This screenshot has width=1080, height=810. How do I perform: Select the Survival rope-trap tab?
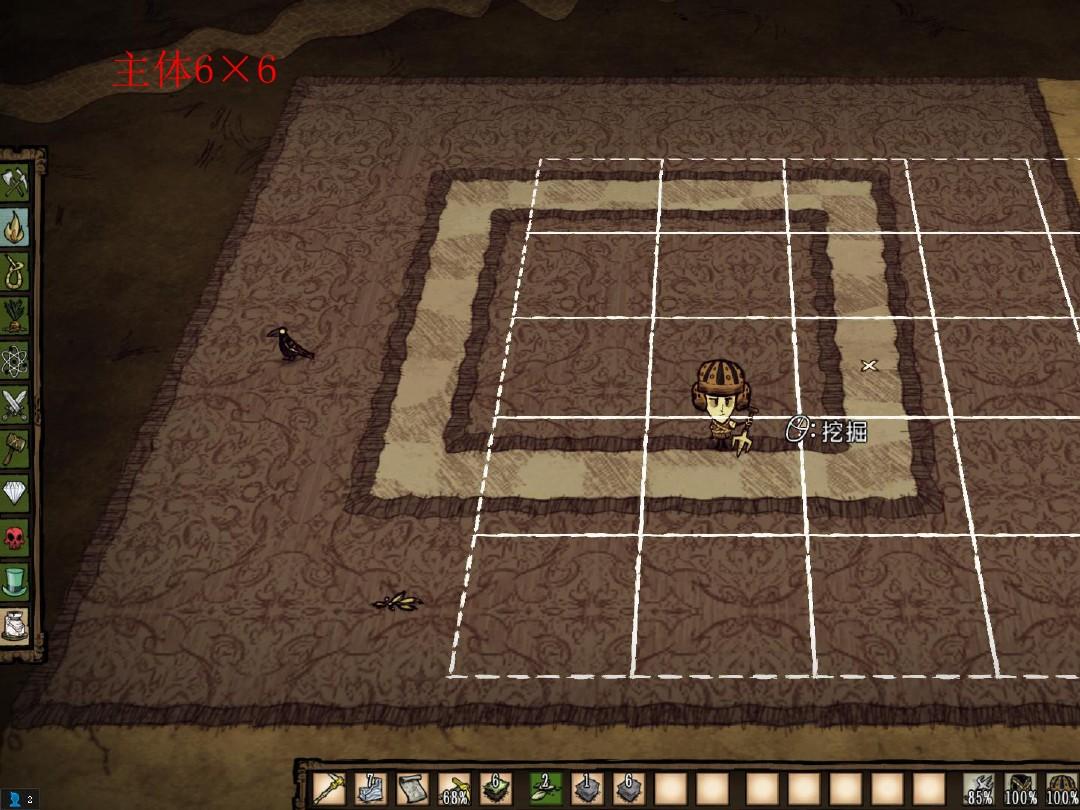(15, 272)
